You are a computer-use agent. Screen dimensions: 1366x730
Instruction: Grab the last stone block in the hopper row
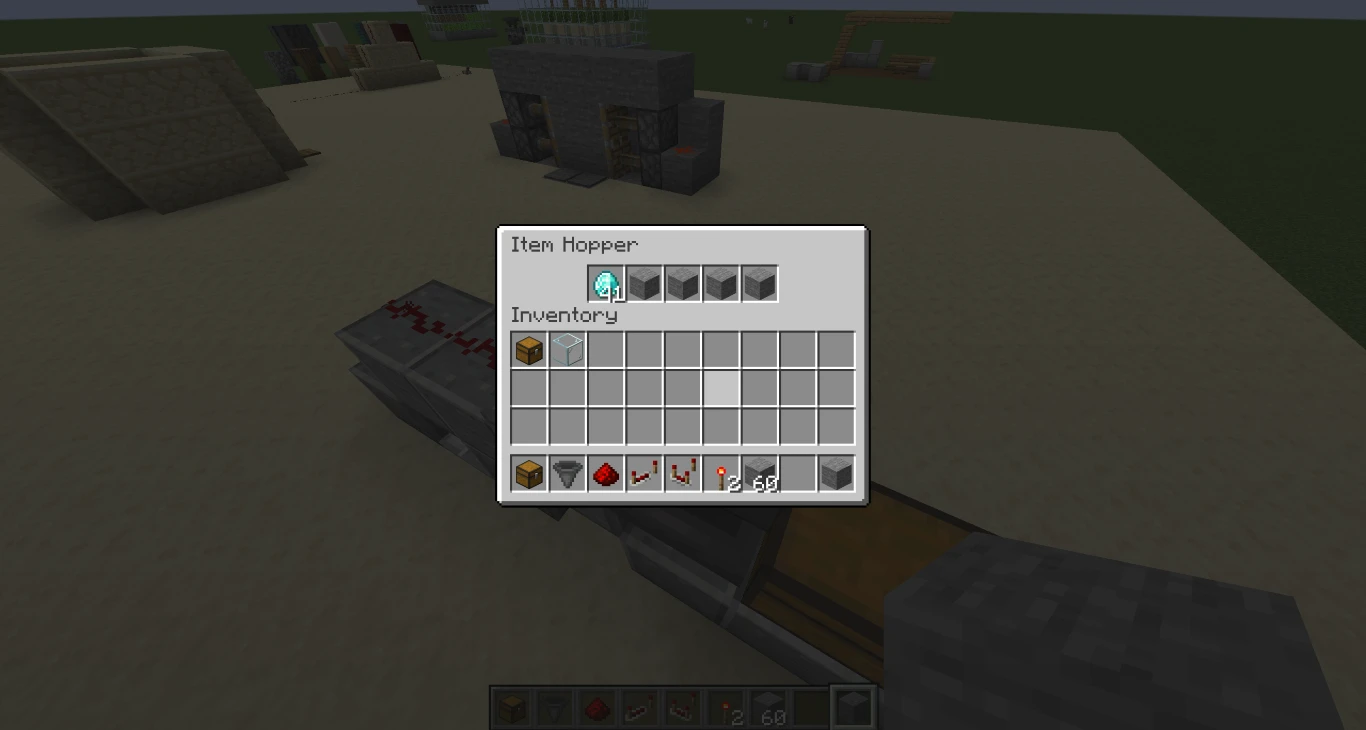pos(759,283)
